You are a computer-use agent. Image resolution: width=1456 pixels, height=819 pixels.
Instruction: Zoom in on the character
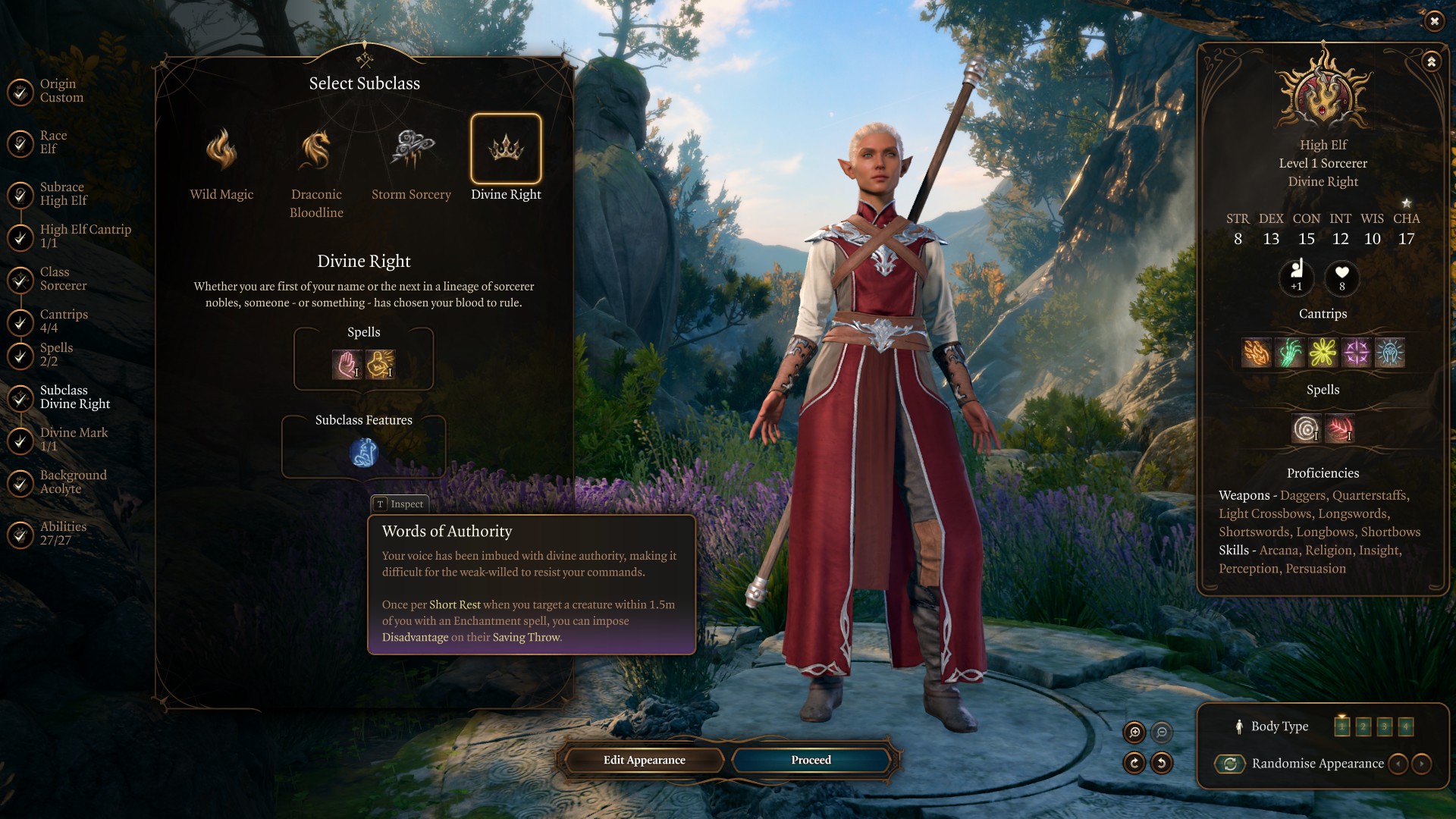(1134, 732)
